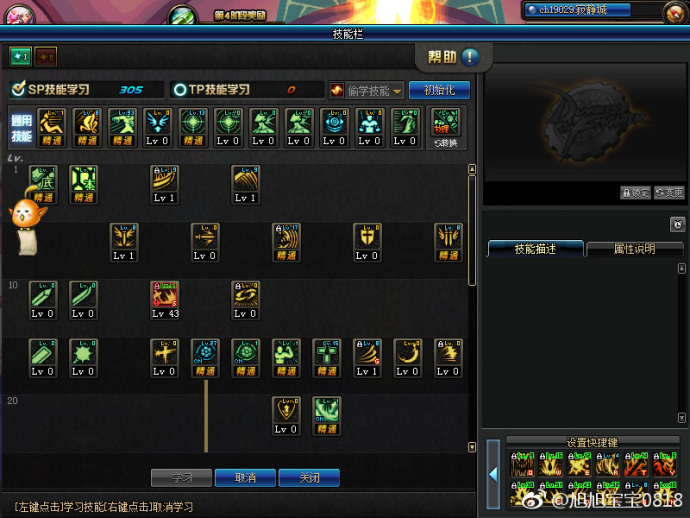Open the 偷学技能 dropdown

click(x=367, y=90)
